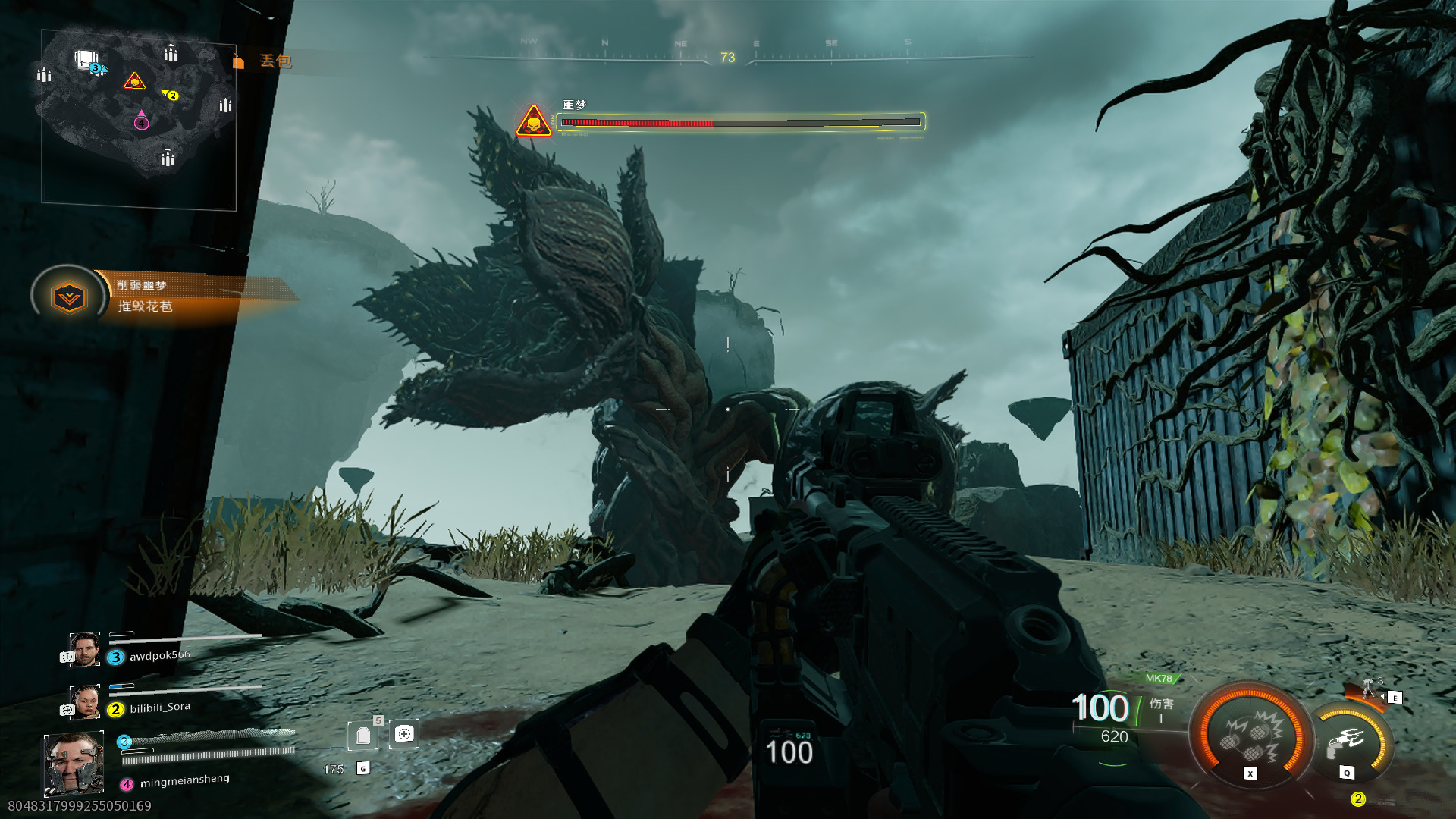Open the orange hexagon objective tracker
The height and width of the screenshot is (819, 1456).
click(69, 297)
